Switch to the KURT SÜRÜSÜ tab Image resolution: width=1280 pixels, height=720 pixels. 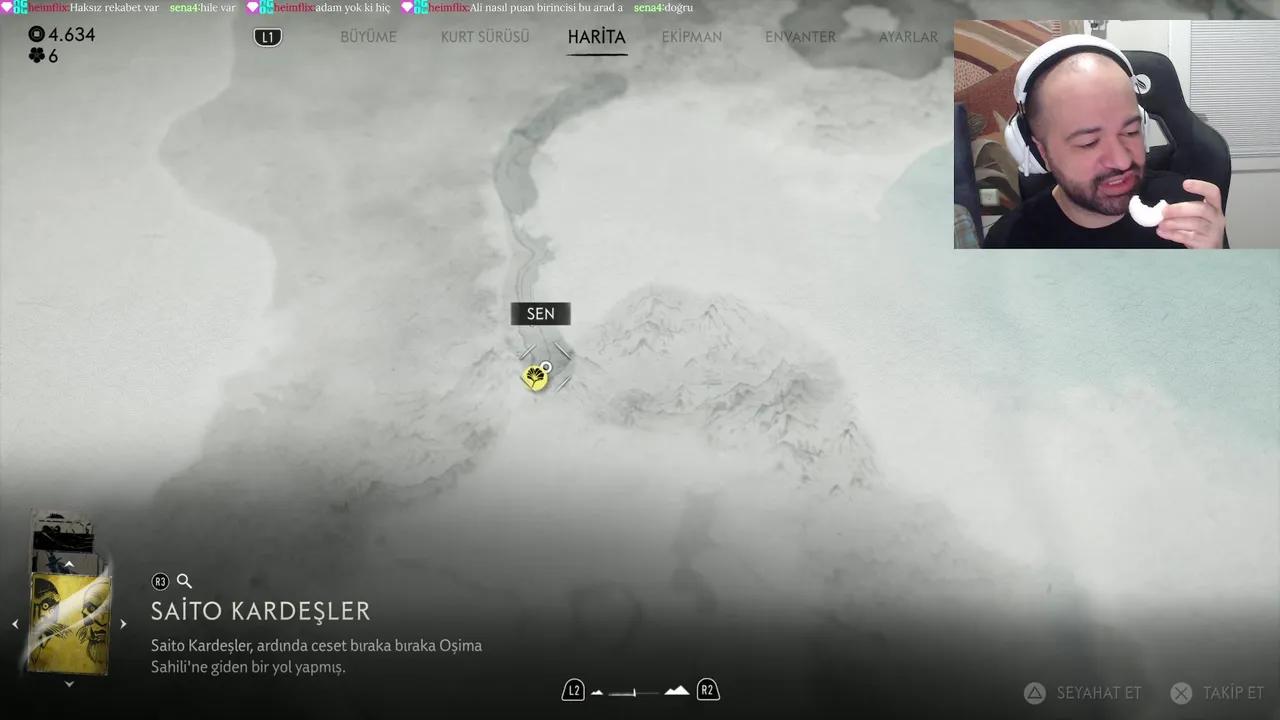click(x=484, y=36)
